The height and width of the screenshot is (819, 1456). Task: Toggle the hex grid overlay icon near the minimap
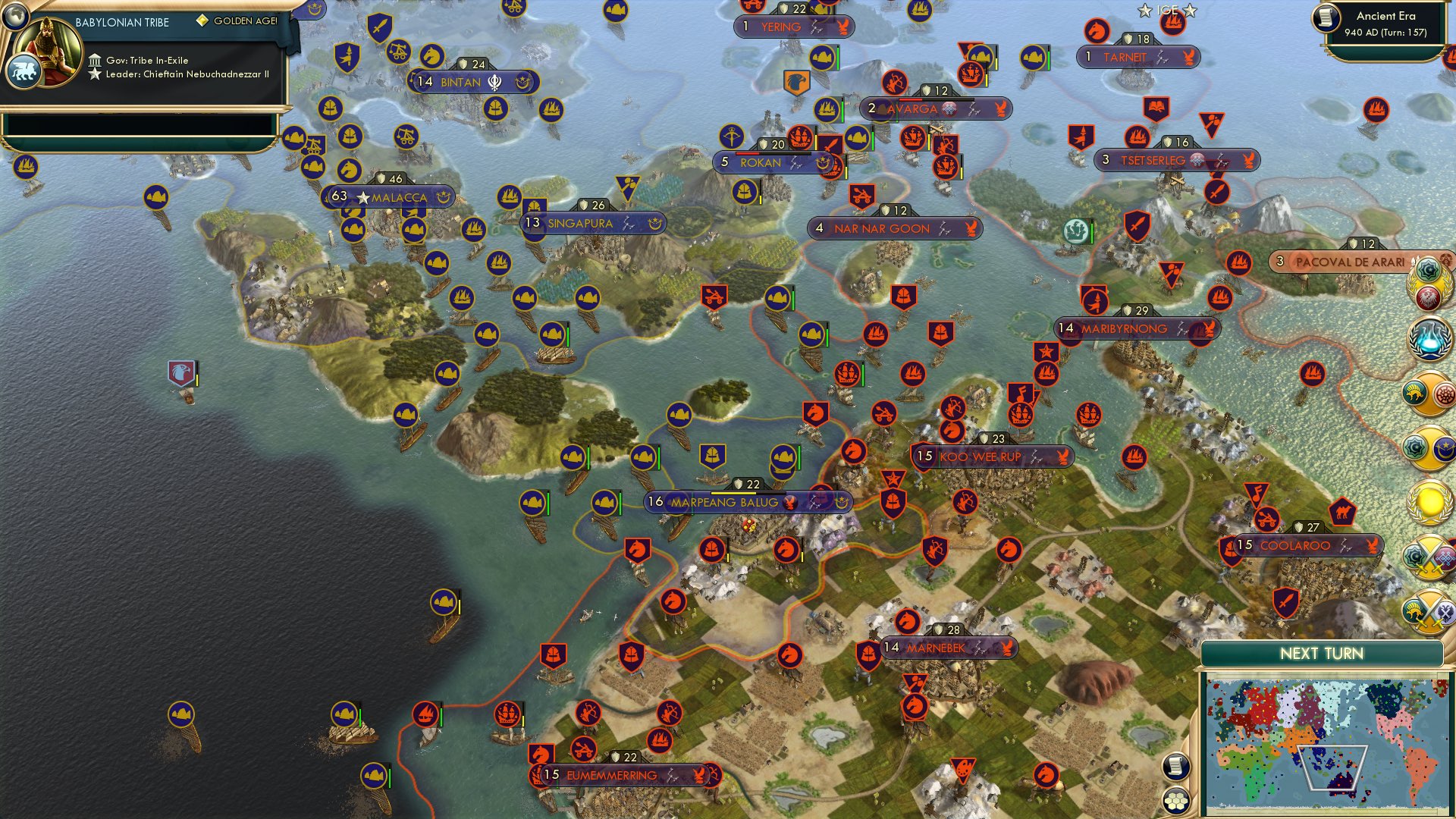[x=1175, y=800]
